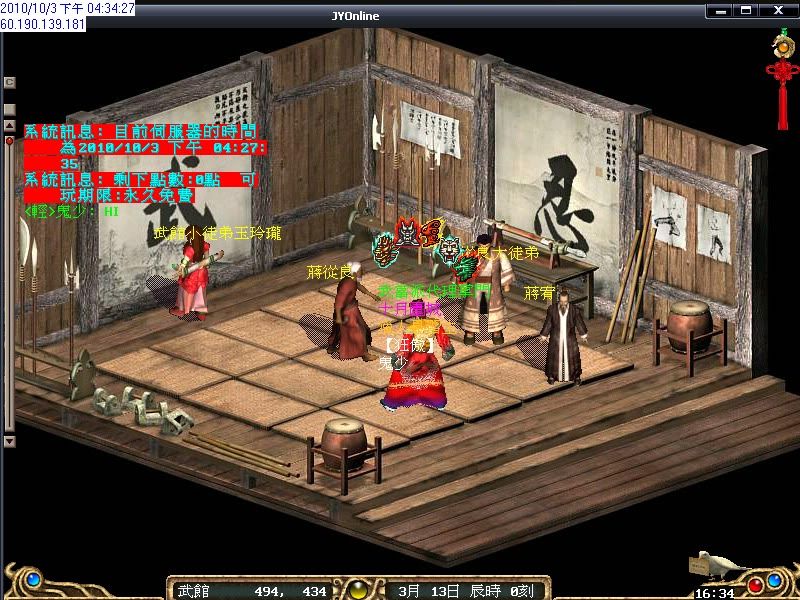
Task: Click the square button above chat scrollbar
Action: pos(9,109)
